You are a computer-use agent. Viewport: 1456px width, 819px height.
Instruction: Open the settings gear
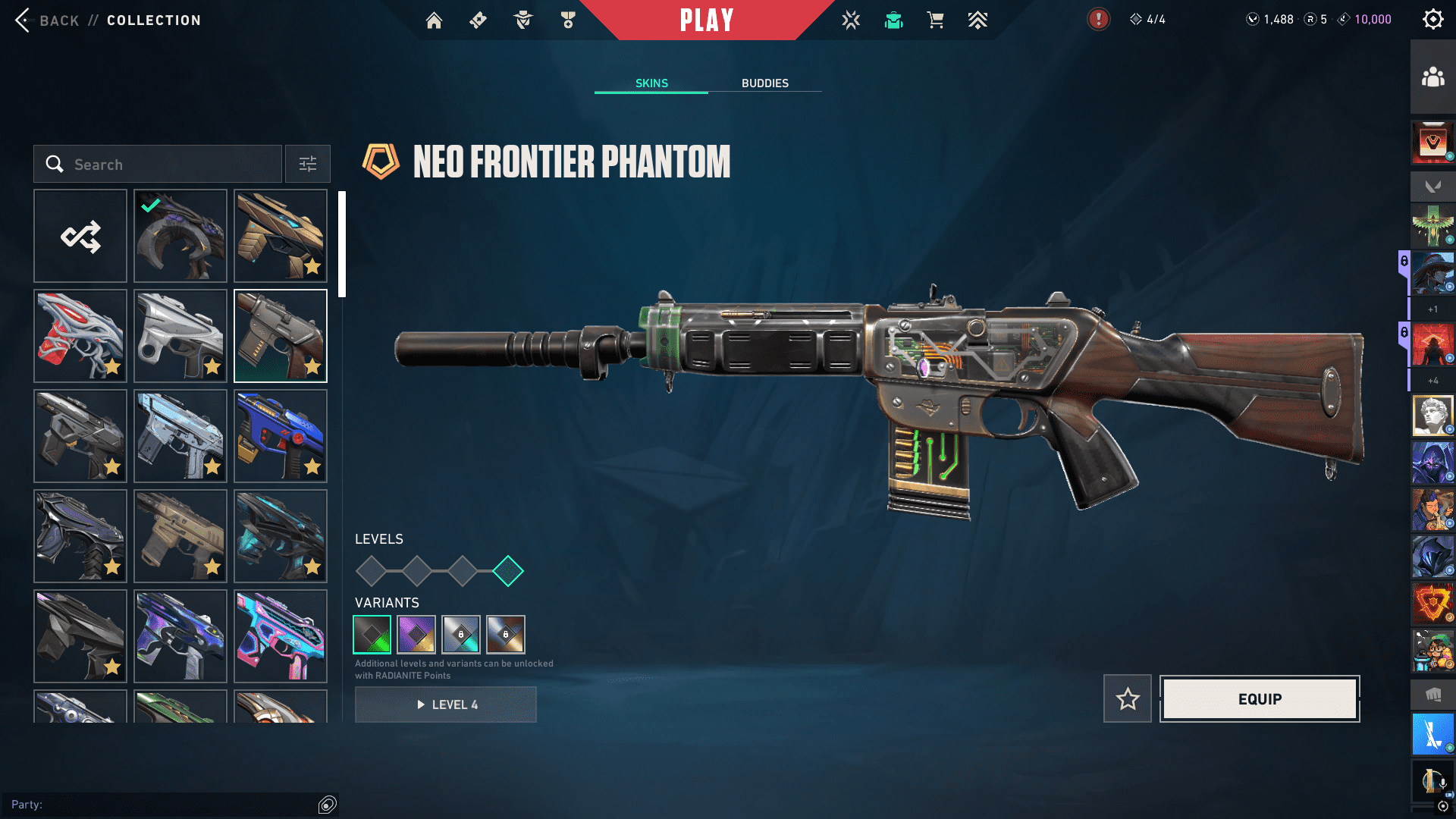pos(1432,20)
